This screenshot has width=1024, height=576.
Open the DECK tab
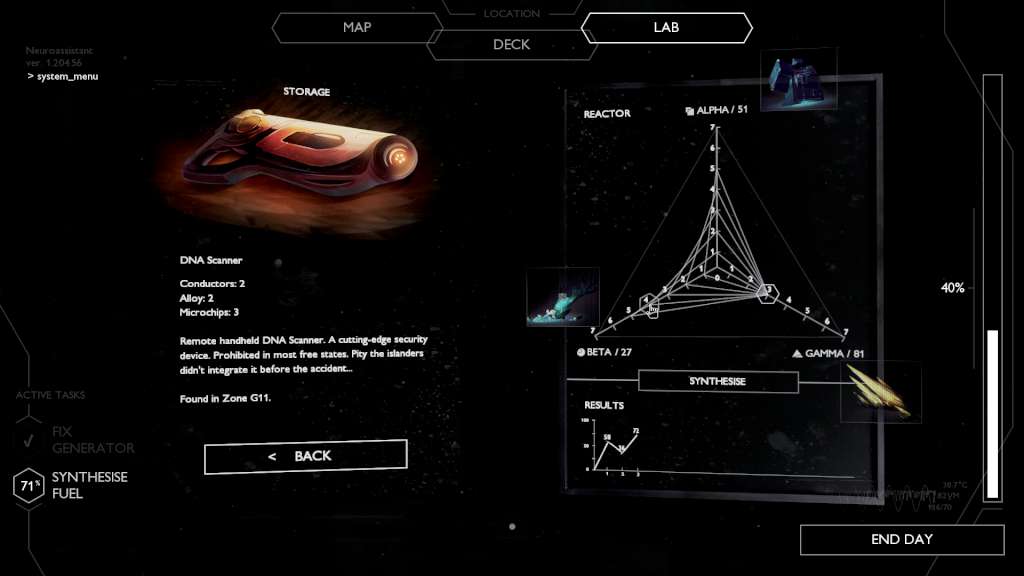click(x=511, y=45)
